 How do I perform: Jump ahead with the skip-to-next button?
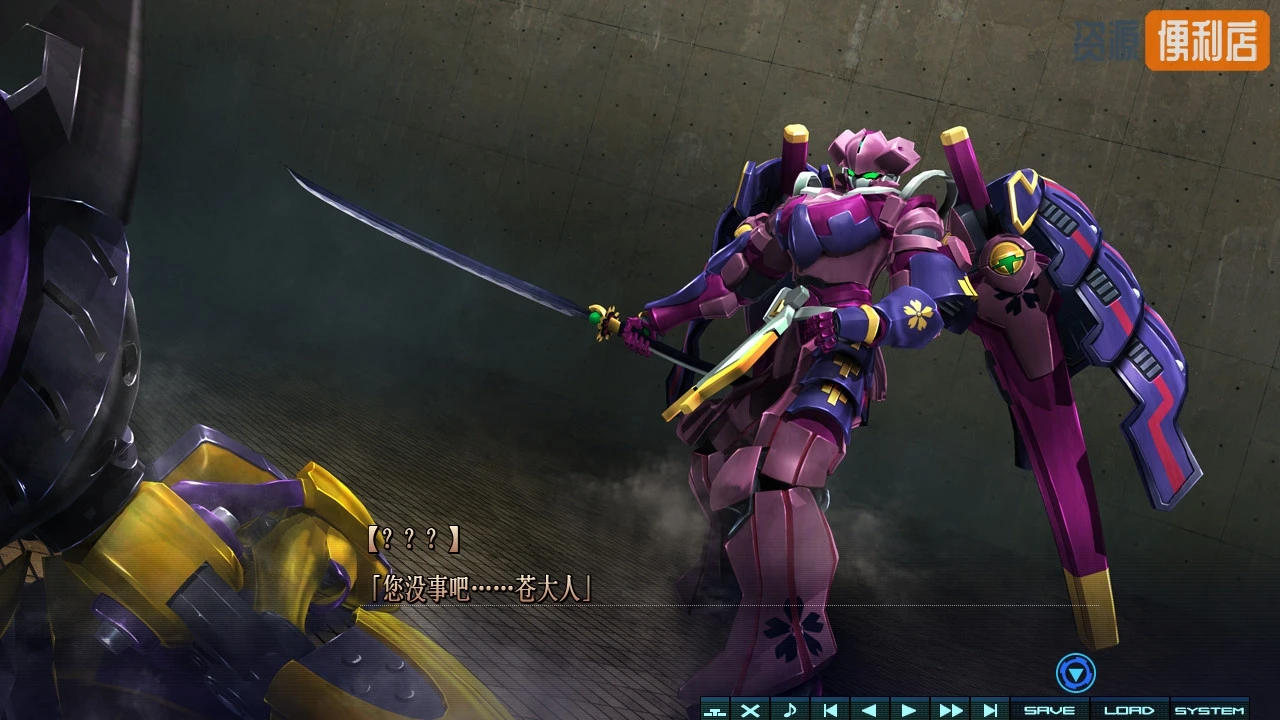[x=990, y=710]
